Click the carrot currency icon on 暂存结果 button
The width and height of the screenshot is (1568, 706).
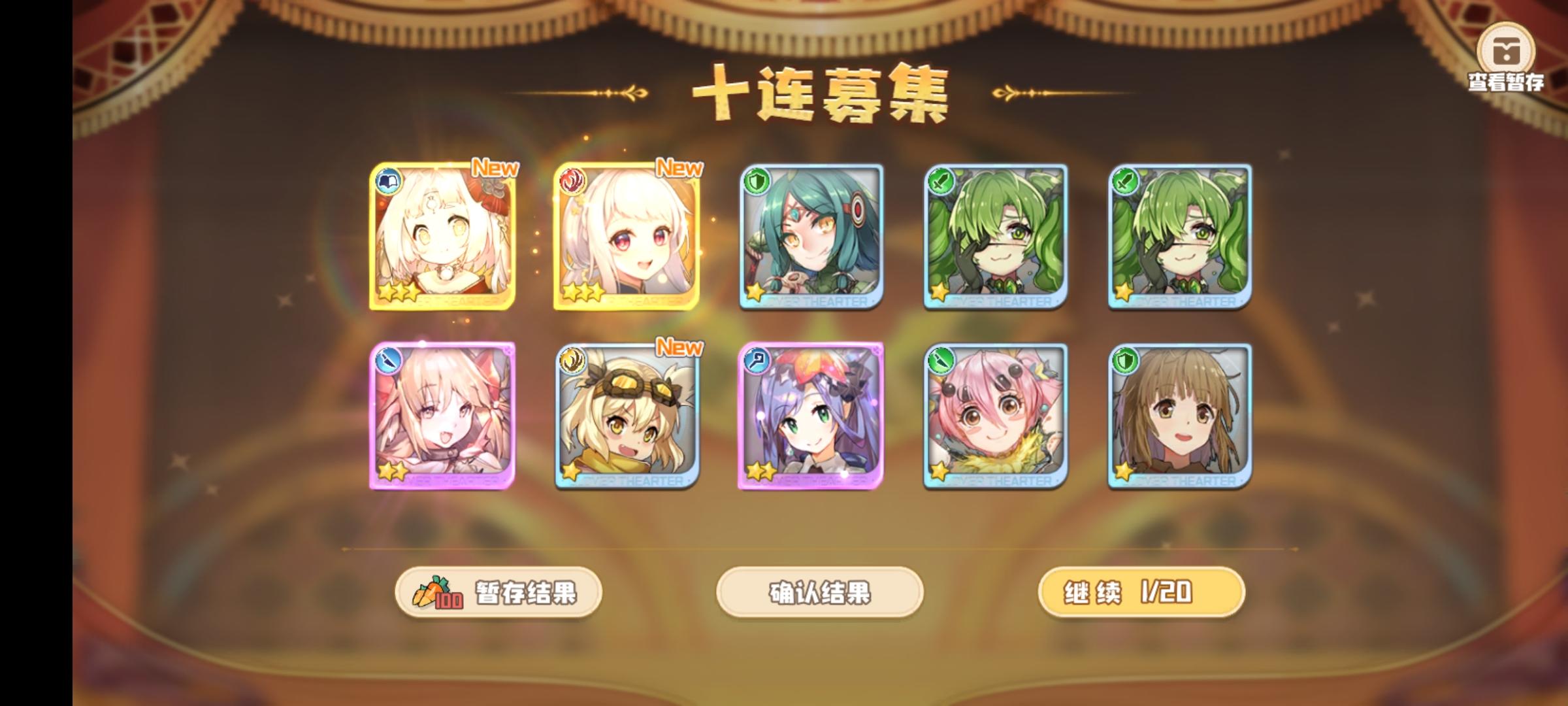click(x=433, y=590)
